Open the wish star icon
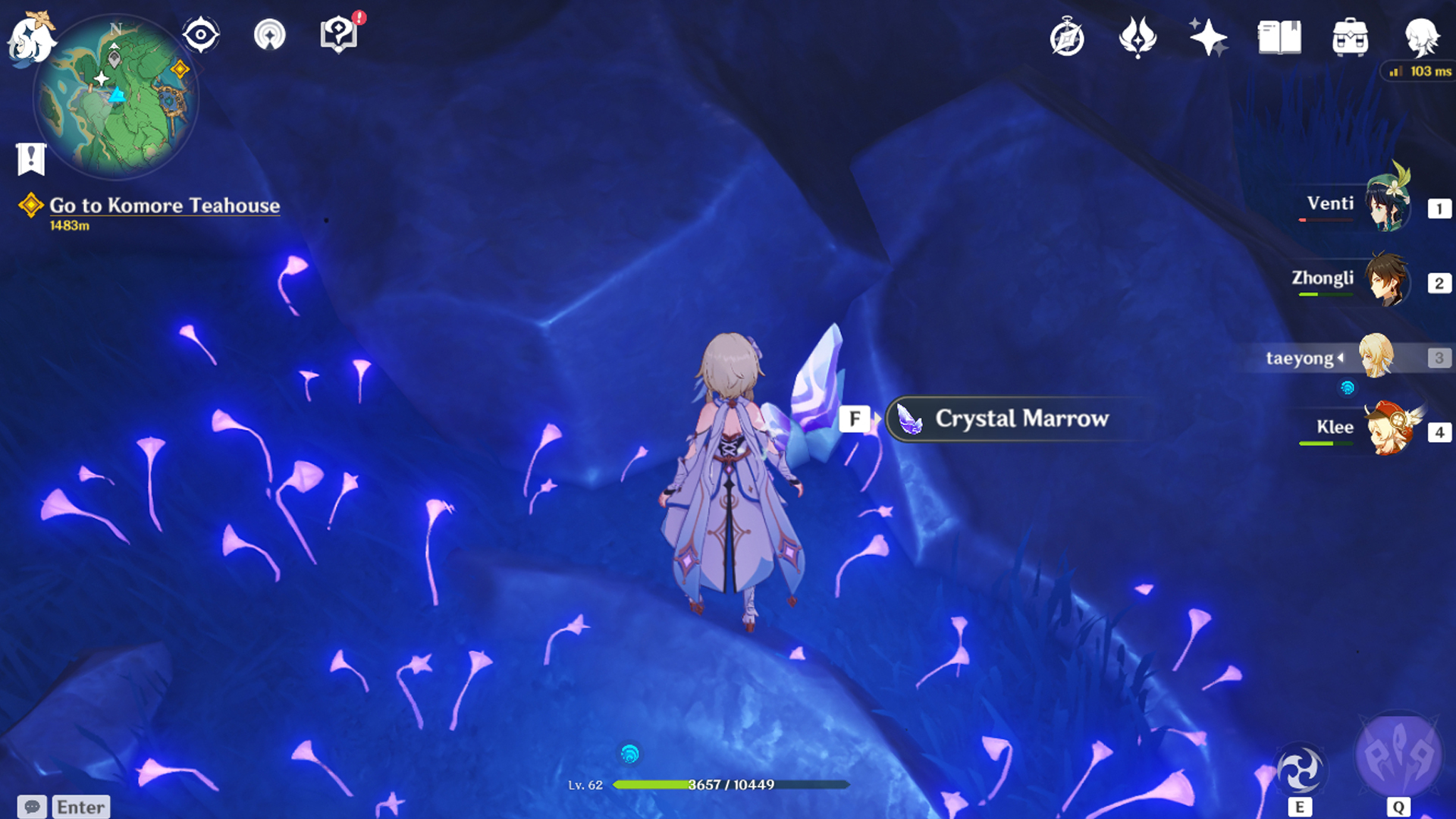 click(x=1208, y=38)
